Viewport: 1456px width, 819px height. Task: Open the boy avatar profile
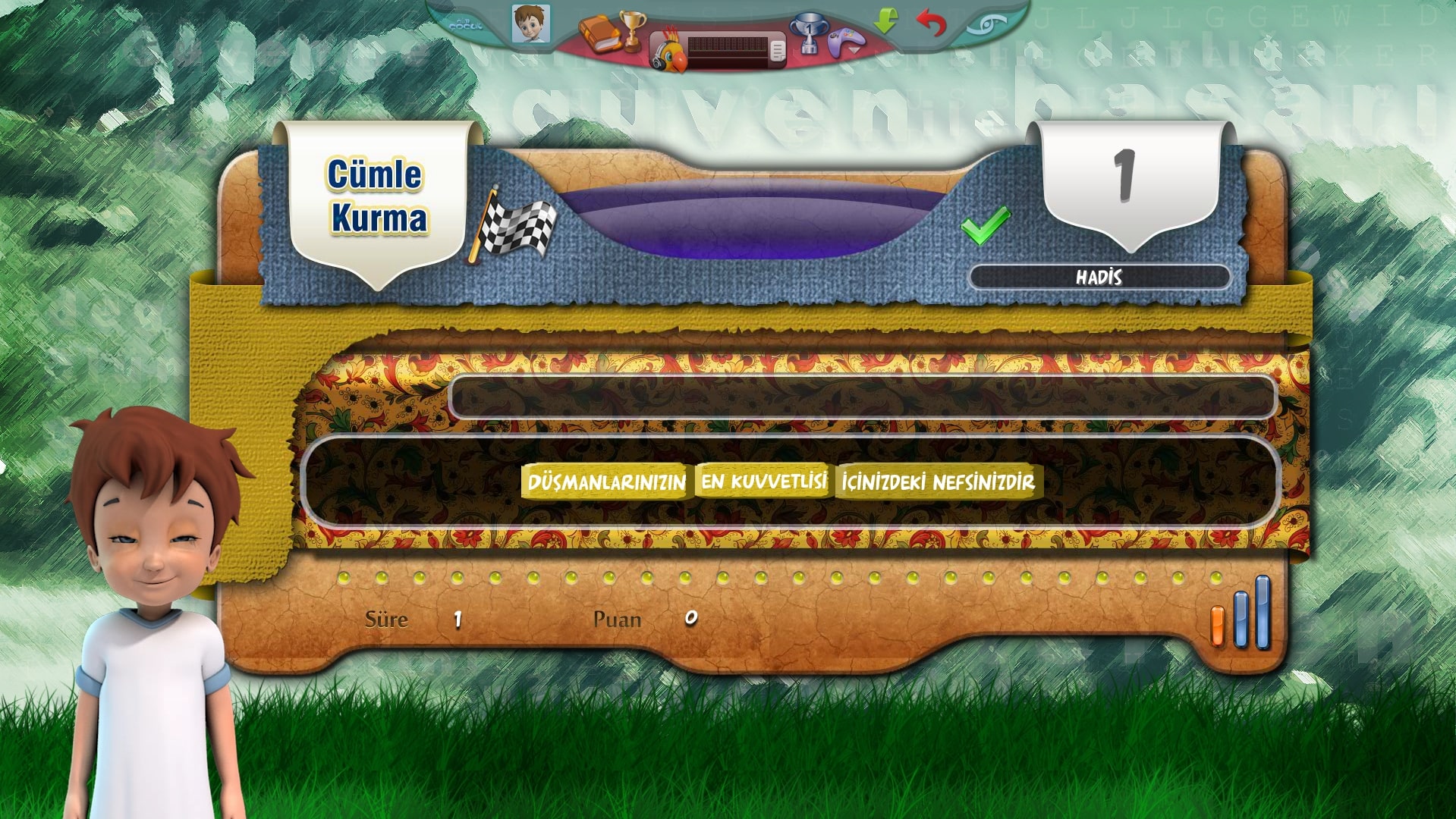[x=530, y=24]
